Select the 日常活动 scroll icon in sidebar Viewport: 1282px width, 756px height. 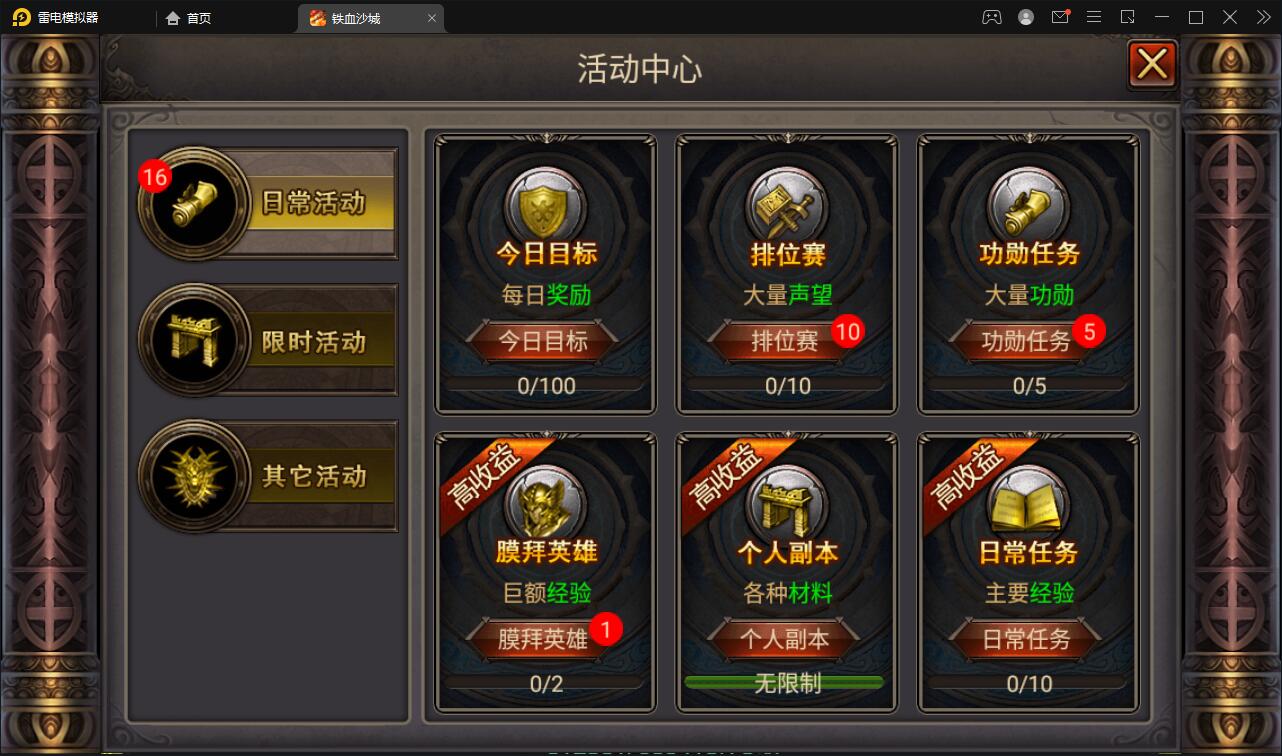point(193,203)
